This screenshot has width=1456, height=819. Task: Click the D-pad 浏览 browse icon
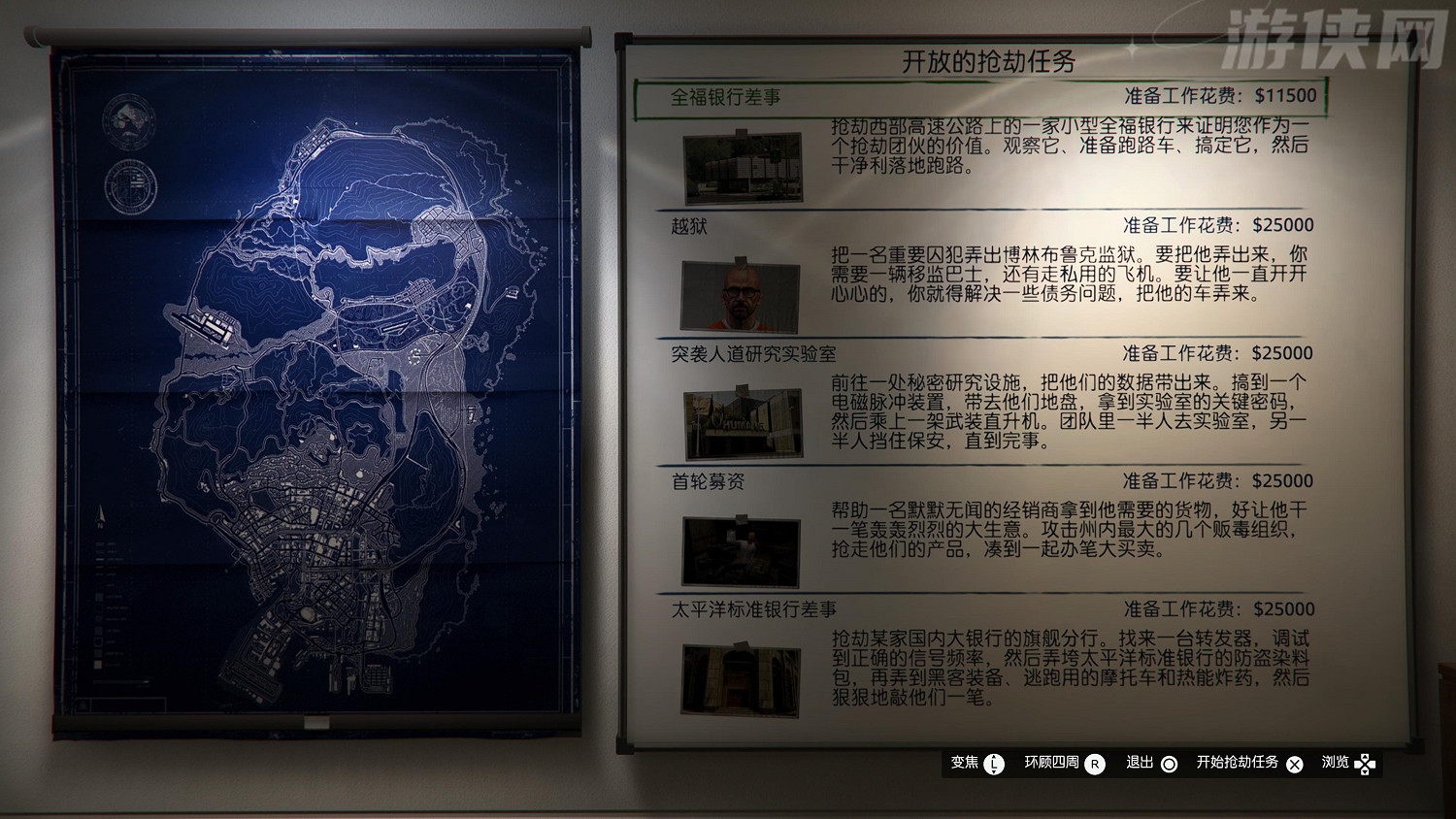pos(1367,765)
